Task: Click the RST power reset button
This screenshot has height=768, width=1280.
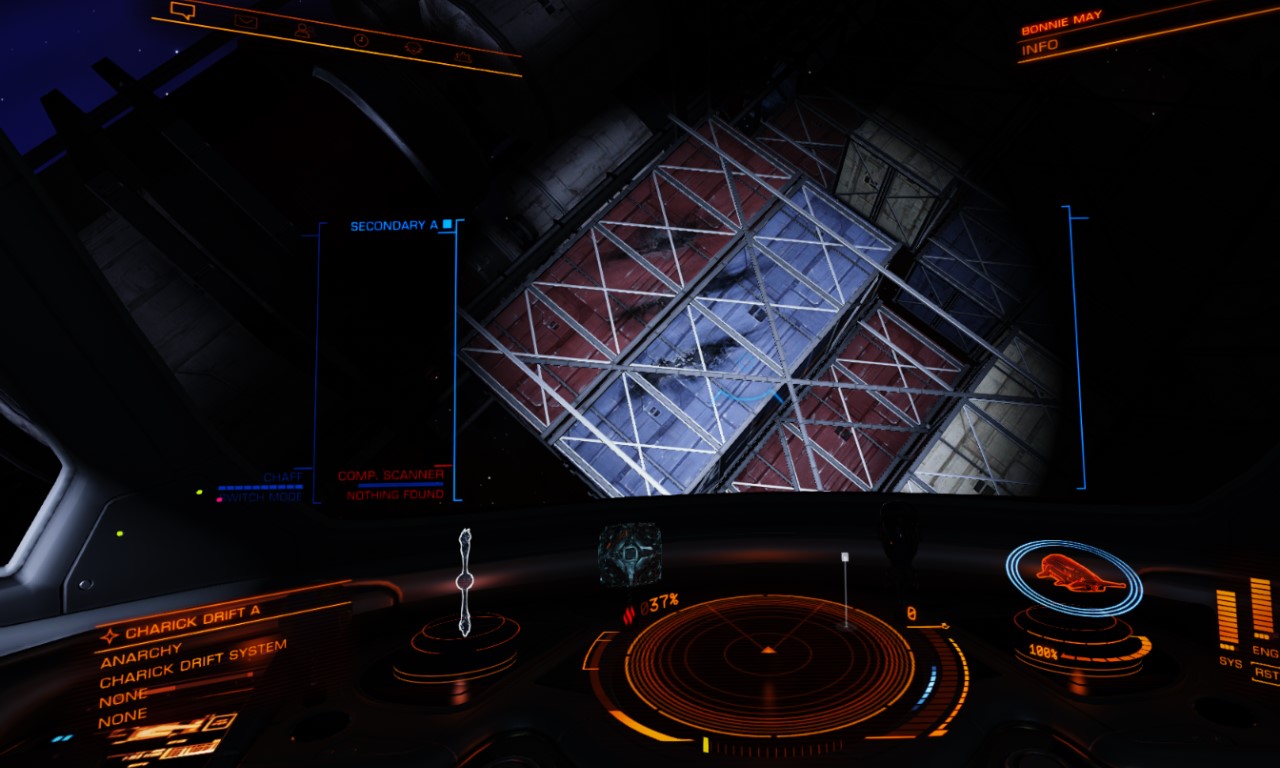Action: point(1267,674)
